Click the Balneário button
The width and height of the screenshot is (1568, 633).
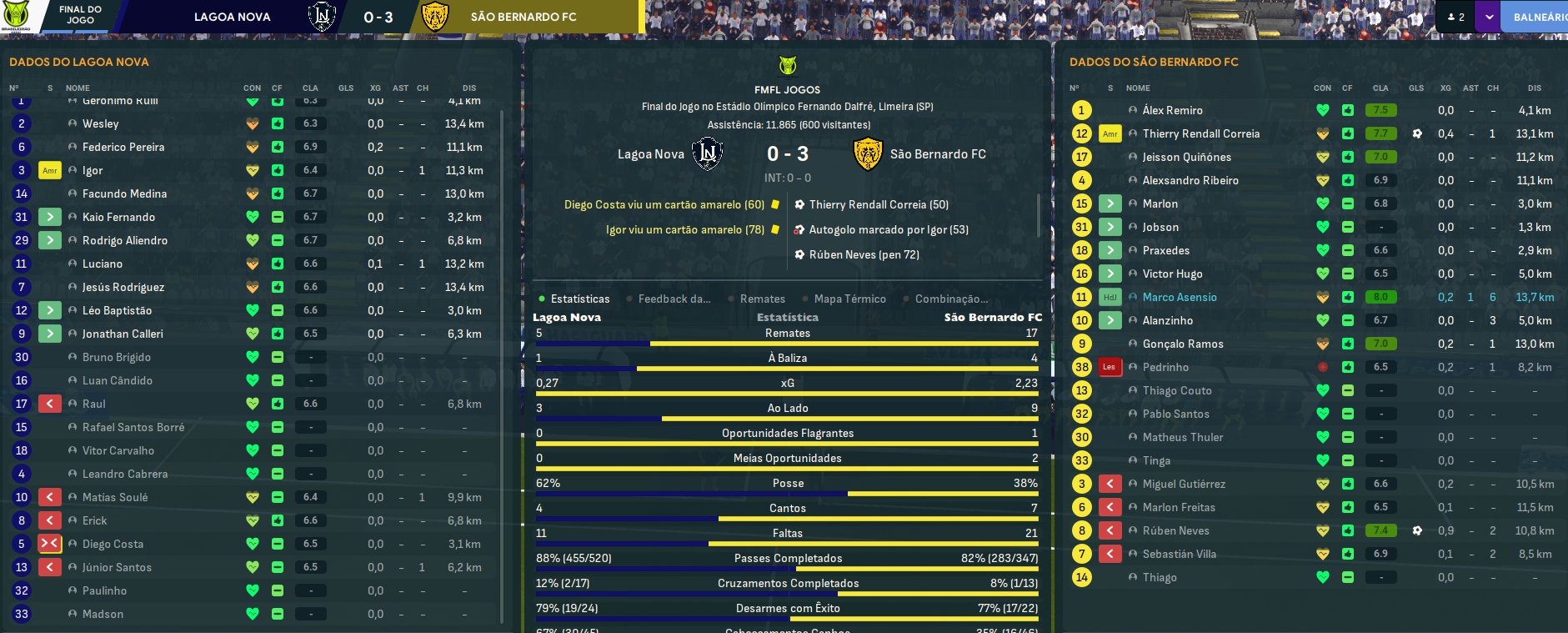1539,17
